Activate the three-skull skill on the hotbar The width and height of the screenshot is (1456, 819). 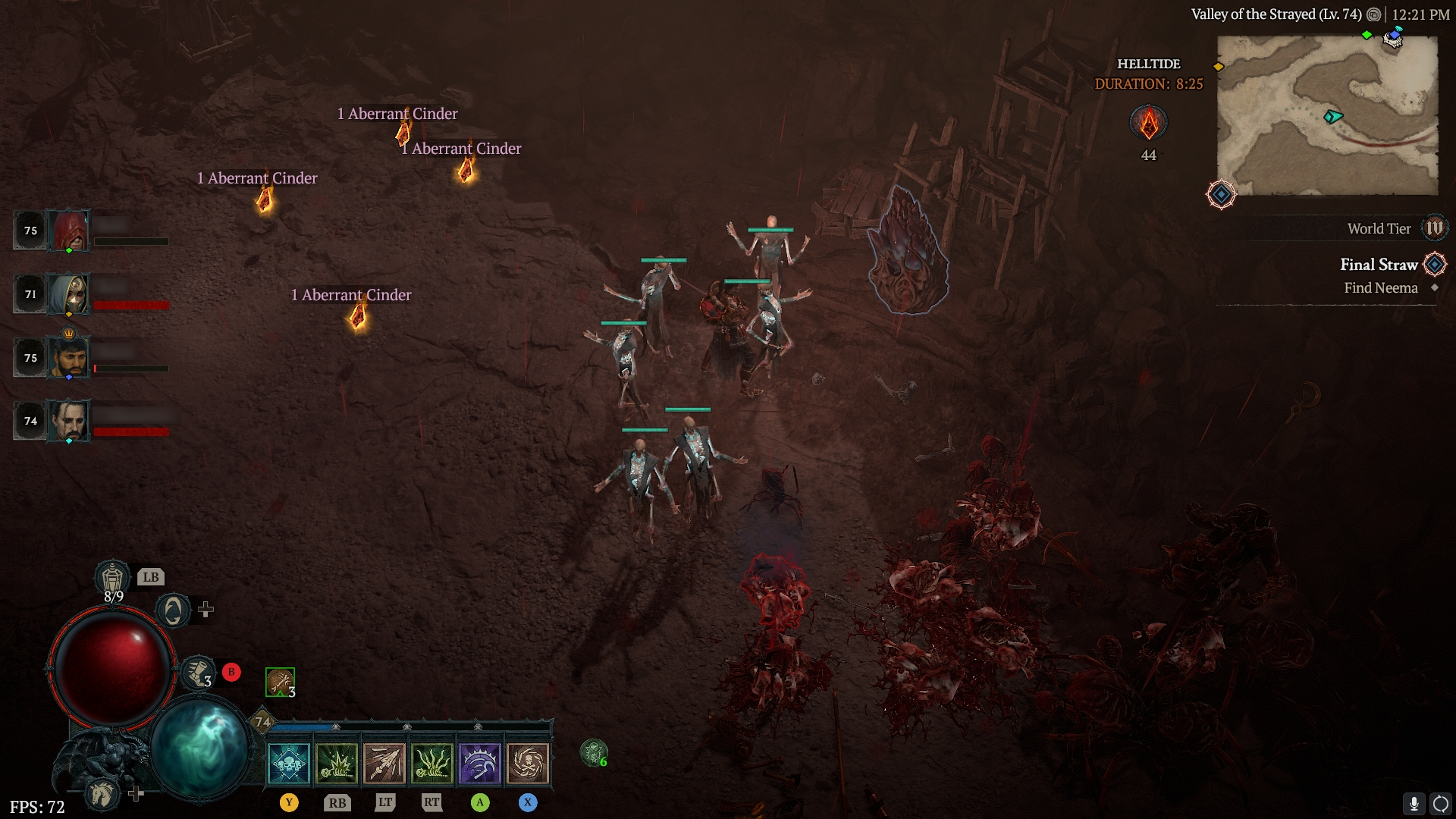pos(289,763)
